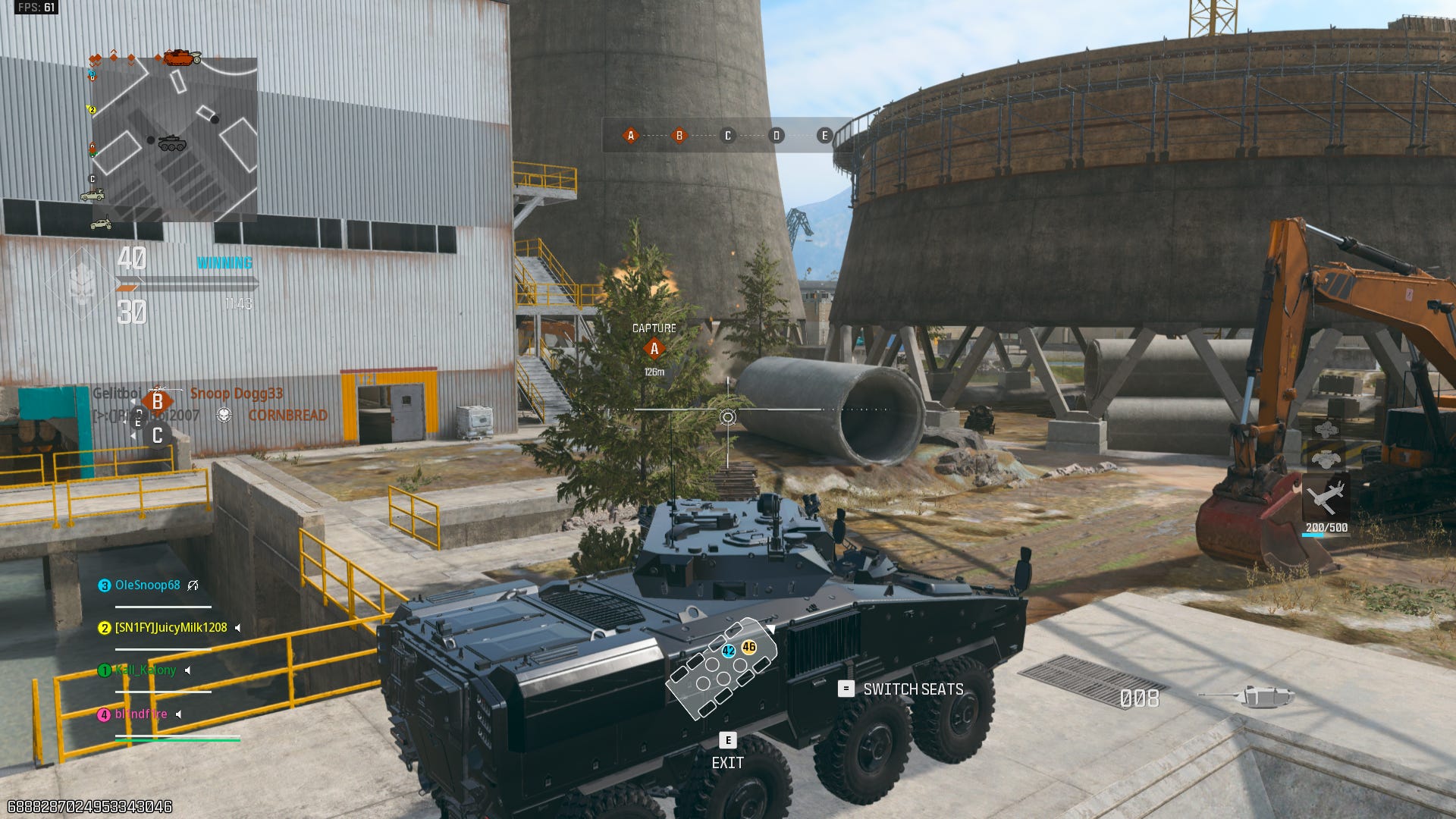Viewport: 1456px width, 819px height.
Task: Select the orange B objective waypoint marker
Action: click(157, 401)
